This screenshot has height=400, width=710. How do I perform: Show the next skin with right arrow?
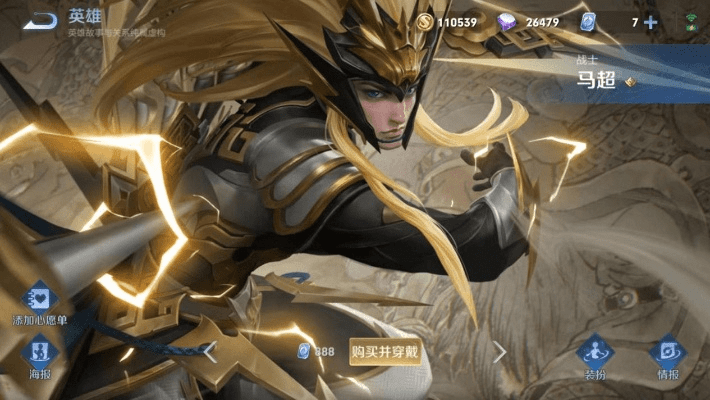click(x=499, y=351)
